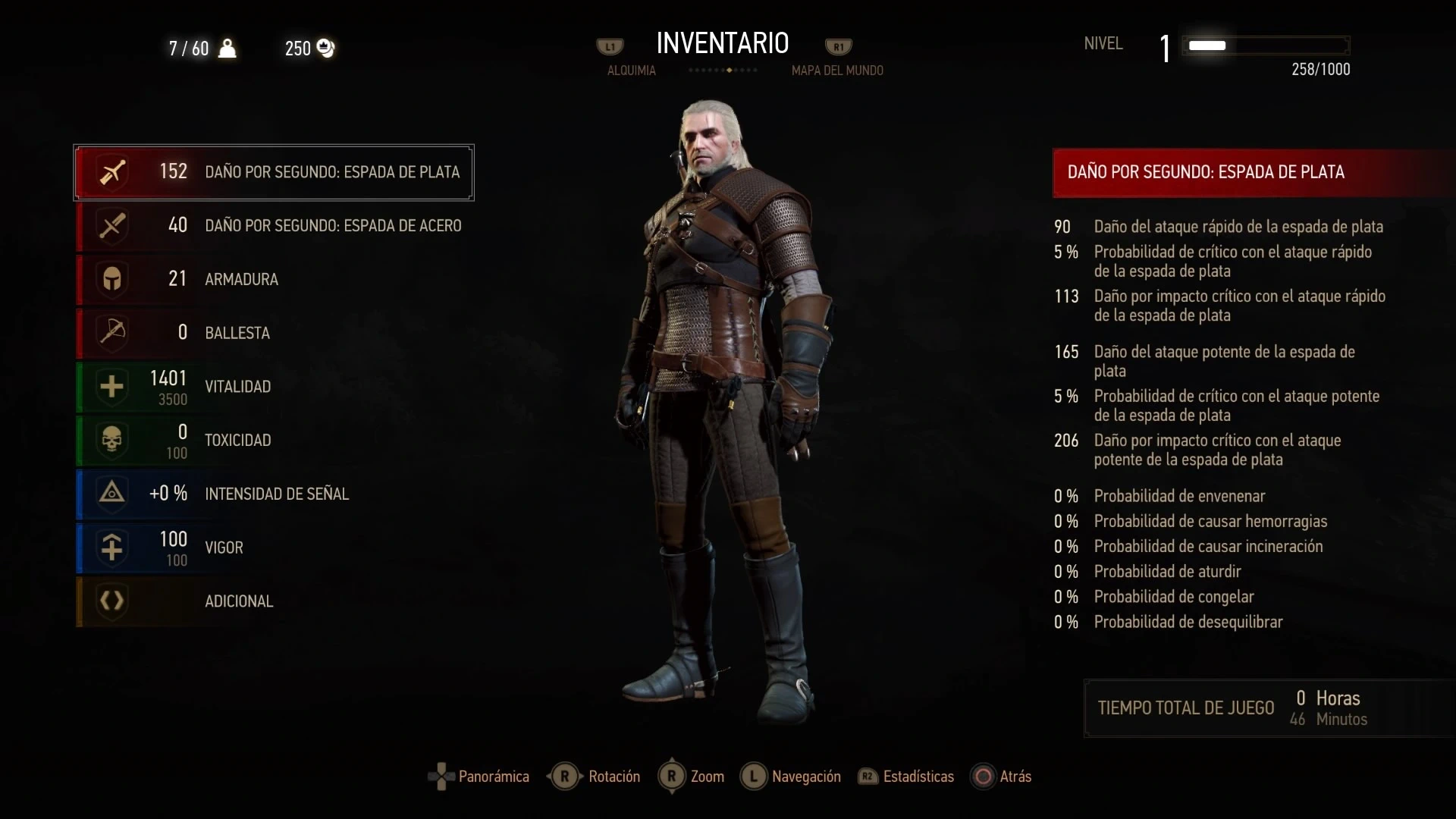Choose the Espada de Acero damage stat
The height and width of the screenshot is (819, 1456).
coord(274,226)
